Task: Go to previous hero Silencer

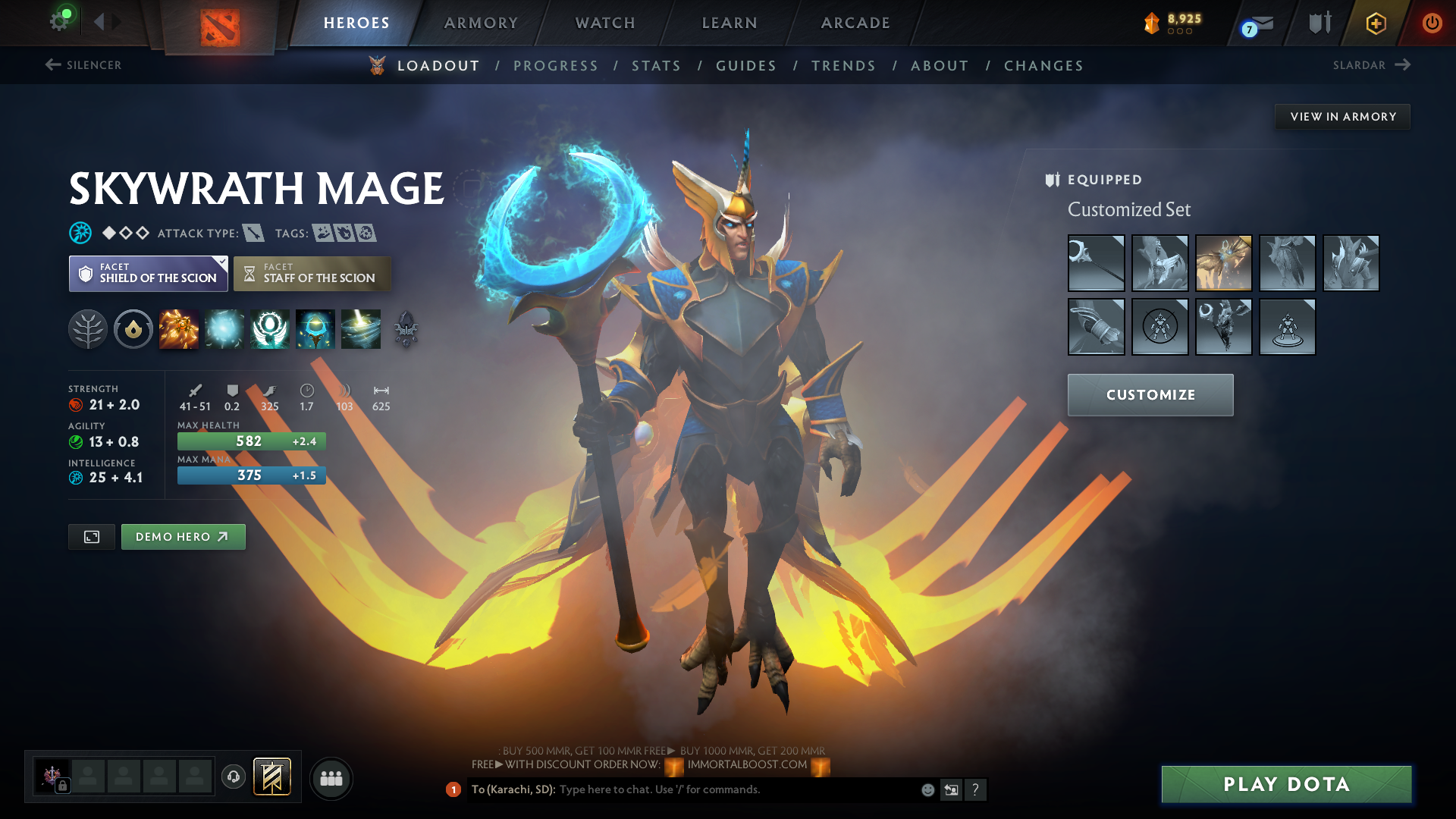Action: point(83,65)
